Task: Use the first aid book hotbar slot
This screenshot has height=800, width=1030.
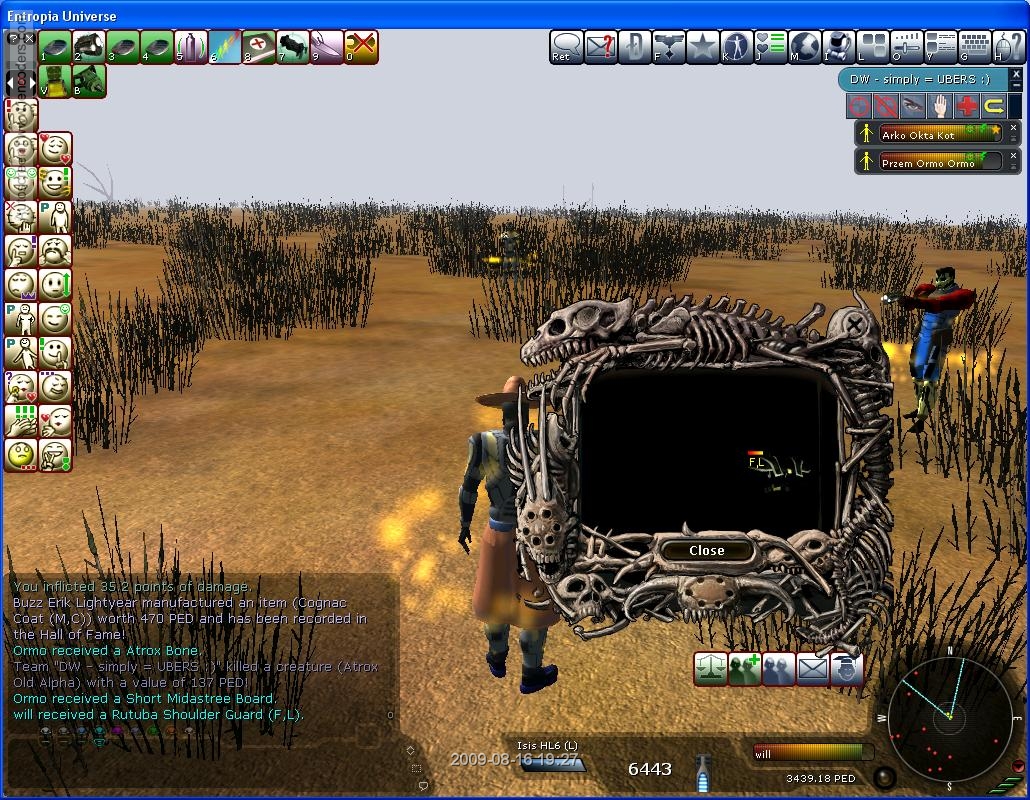Action: 258,46
